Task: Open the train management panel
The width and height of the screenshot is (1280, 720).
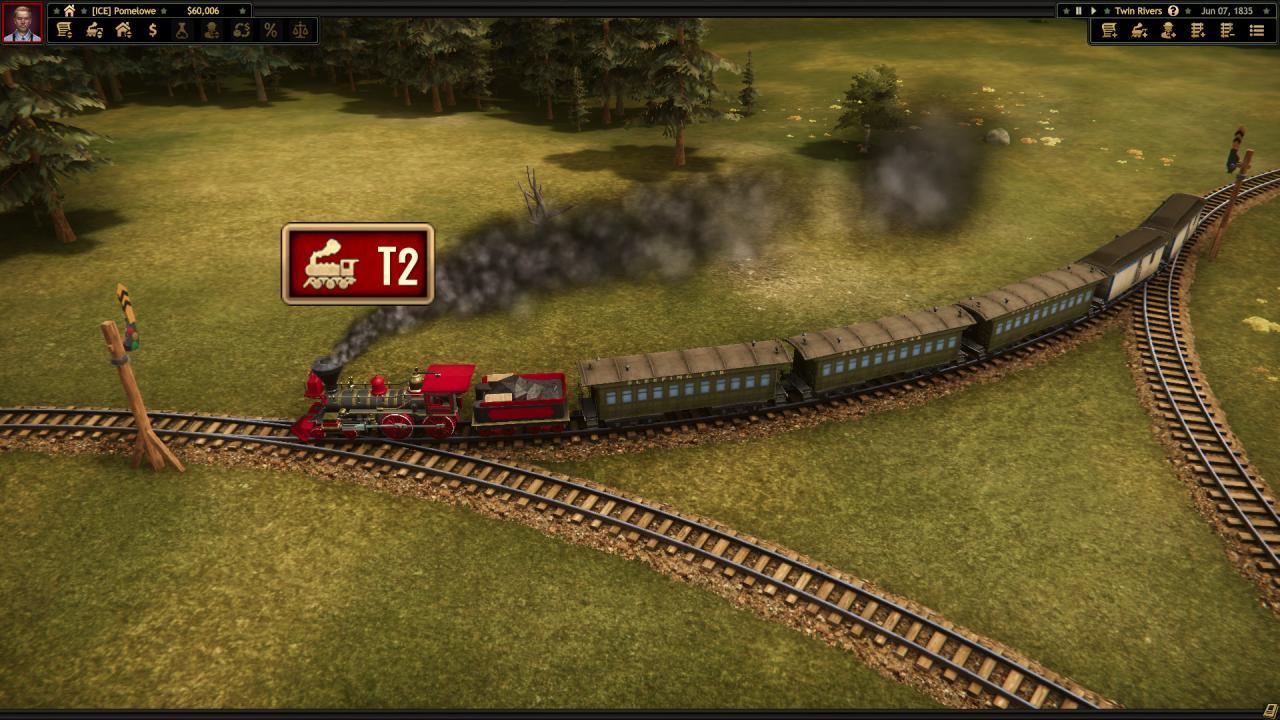Action: tap(92, 30)
